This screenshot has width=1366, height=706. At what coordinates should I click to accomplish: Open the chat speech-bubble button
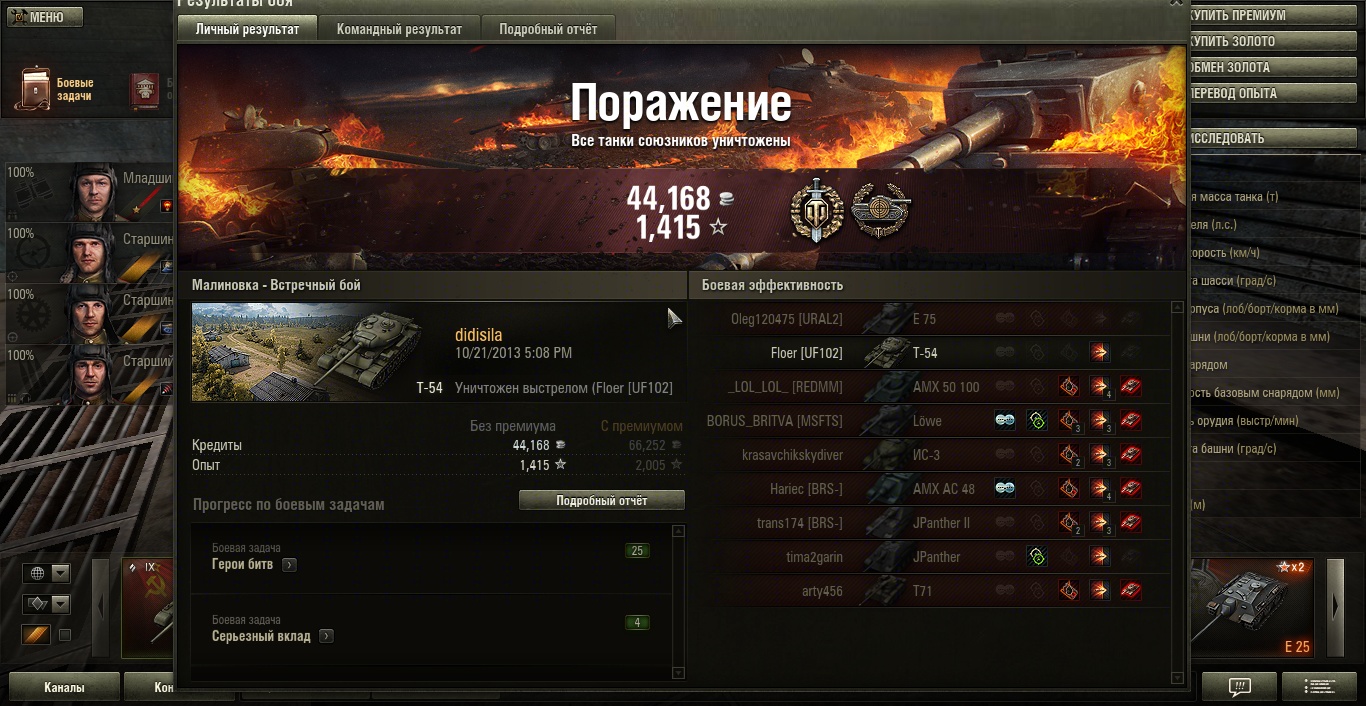[1239, 686]
